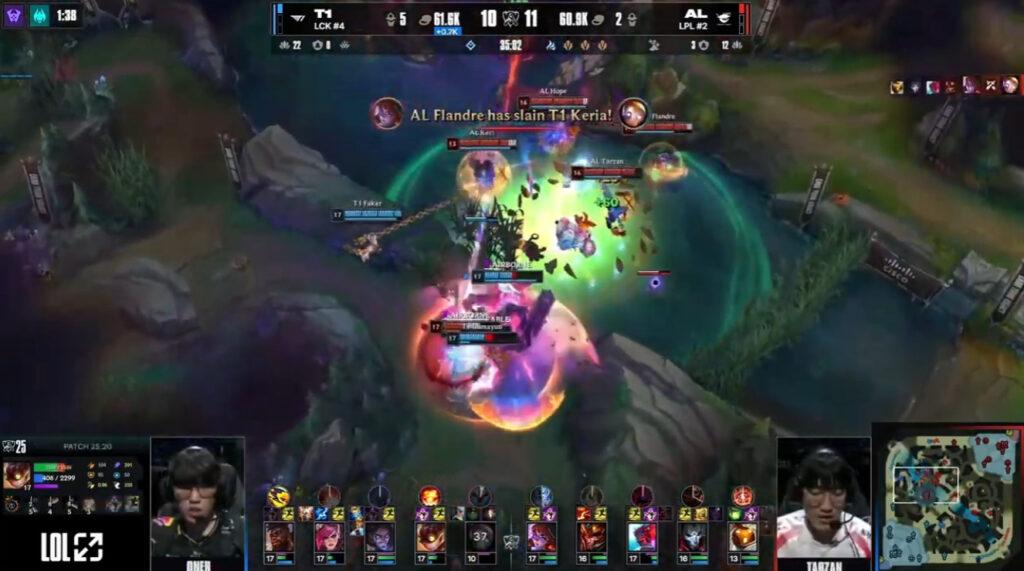Select the leftmost T1 champion portrait
1024x571 pixels.
279,537
